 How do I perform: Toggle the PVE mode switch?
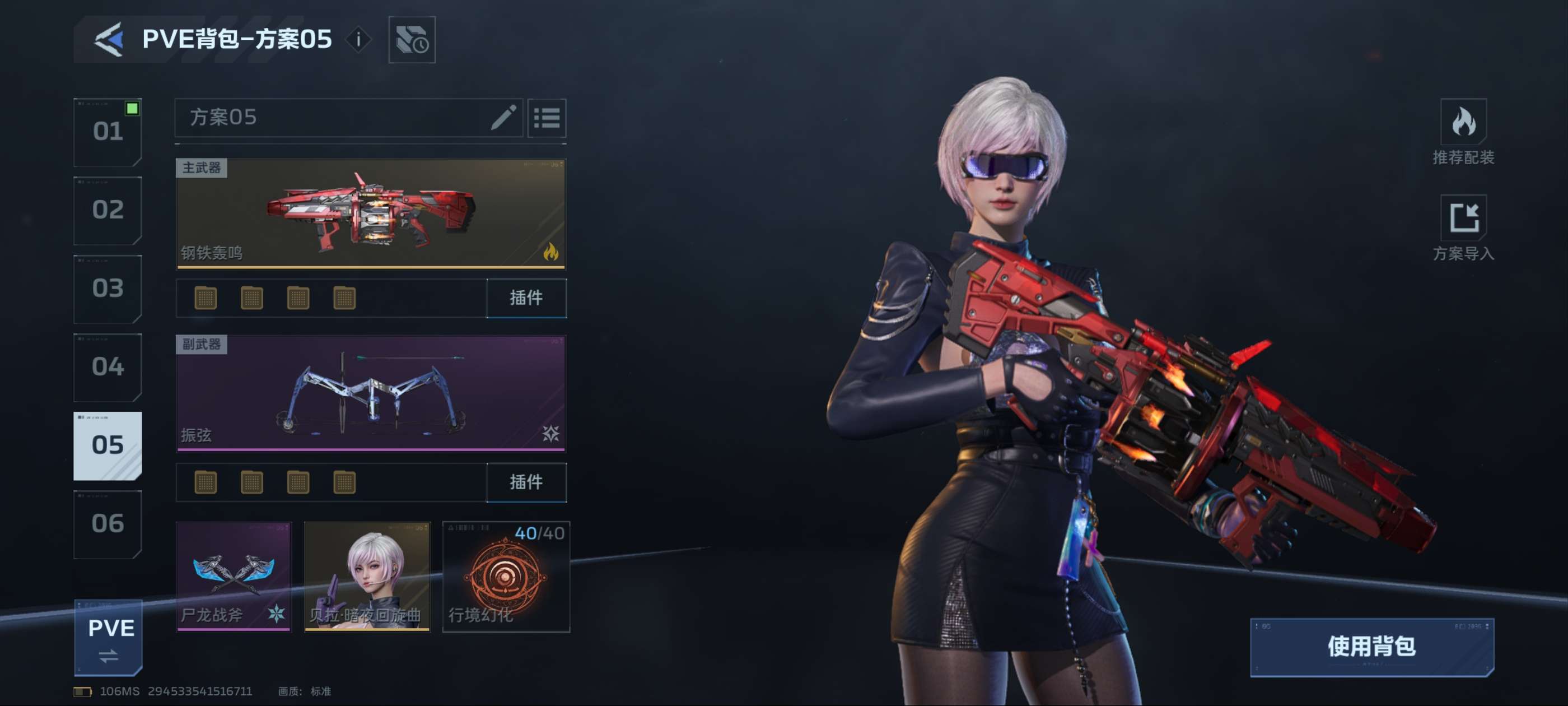(108, 638)
